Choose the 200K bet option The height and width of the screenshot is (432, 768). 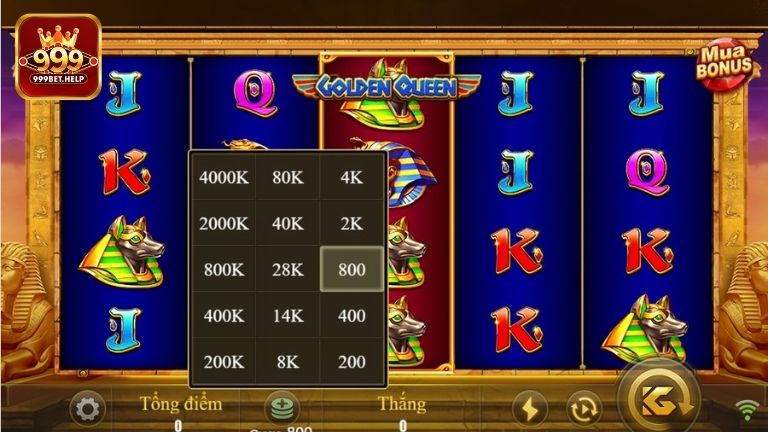click(222, 361)
